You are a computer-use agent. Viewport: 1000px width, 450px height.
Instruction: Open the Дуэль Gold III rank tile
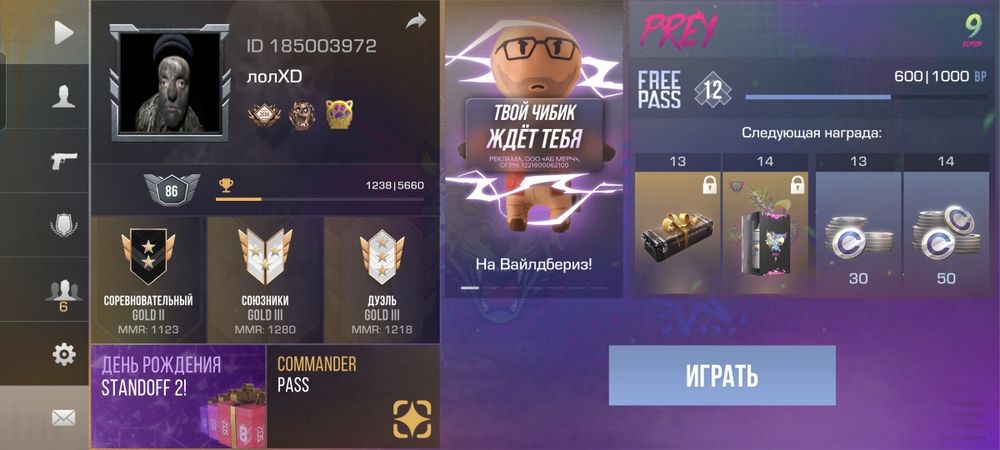[381, 280]
